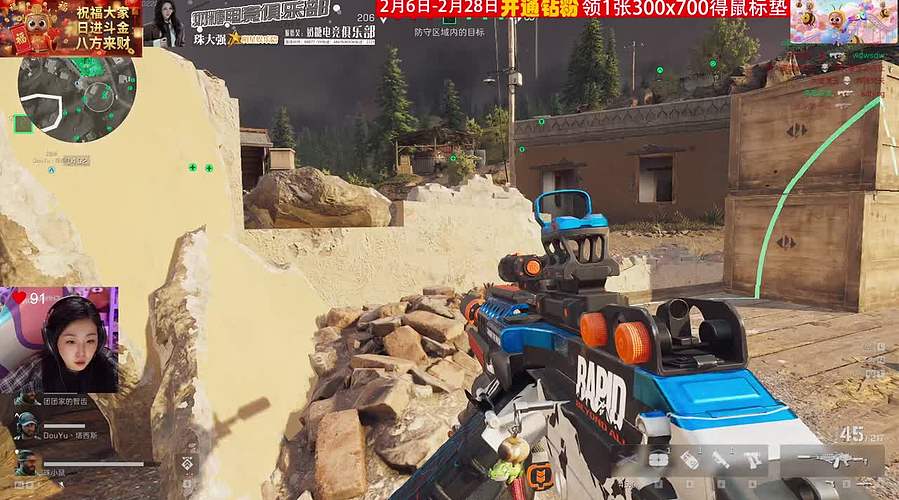
Task: Open the streamer's webcam overlay
Action: 60,340
